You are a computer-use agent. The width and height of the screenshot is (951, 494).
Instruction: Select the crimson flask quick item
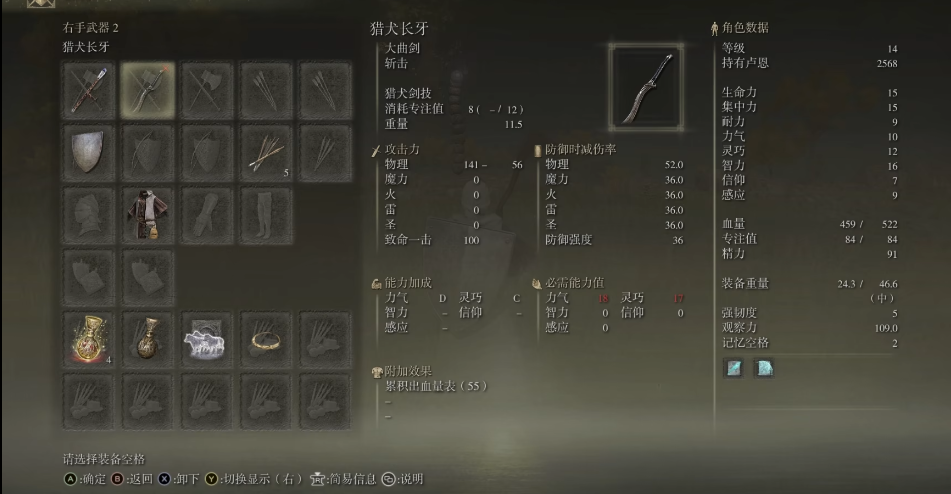click(x=89, y=340)
